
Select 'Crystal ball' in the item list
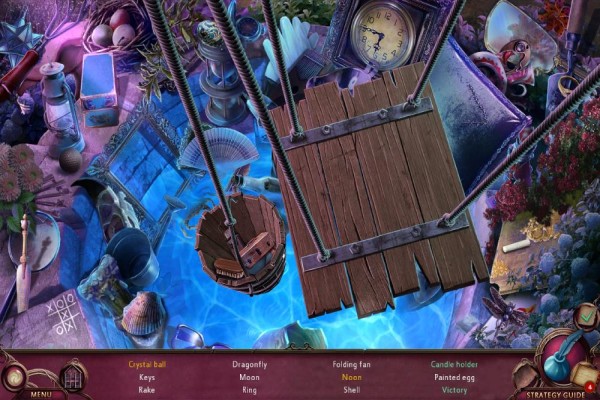coord(147,365)
